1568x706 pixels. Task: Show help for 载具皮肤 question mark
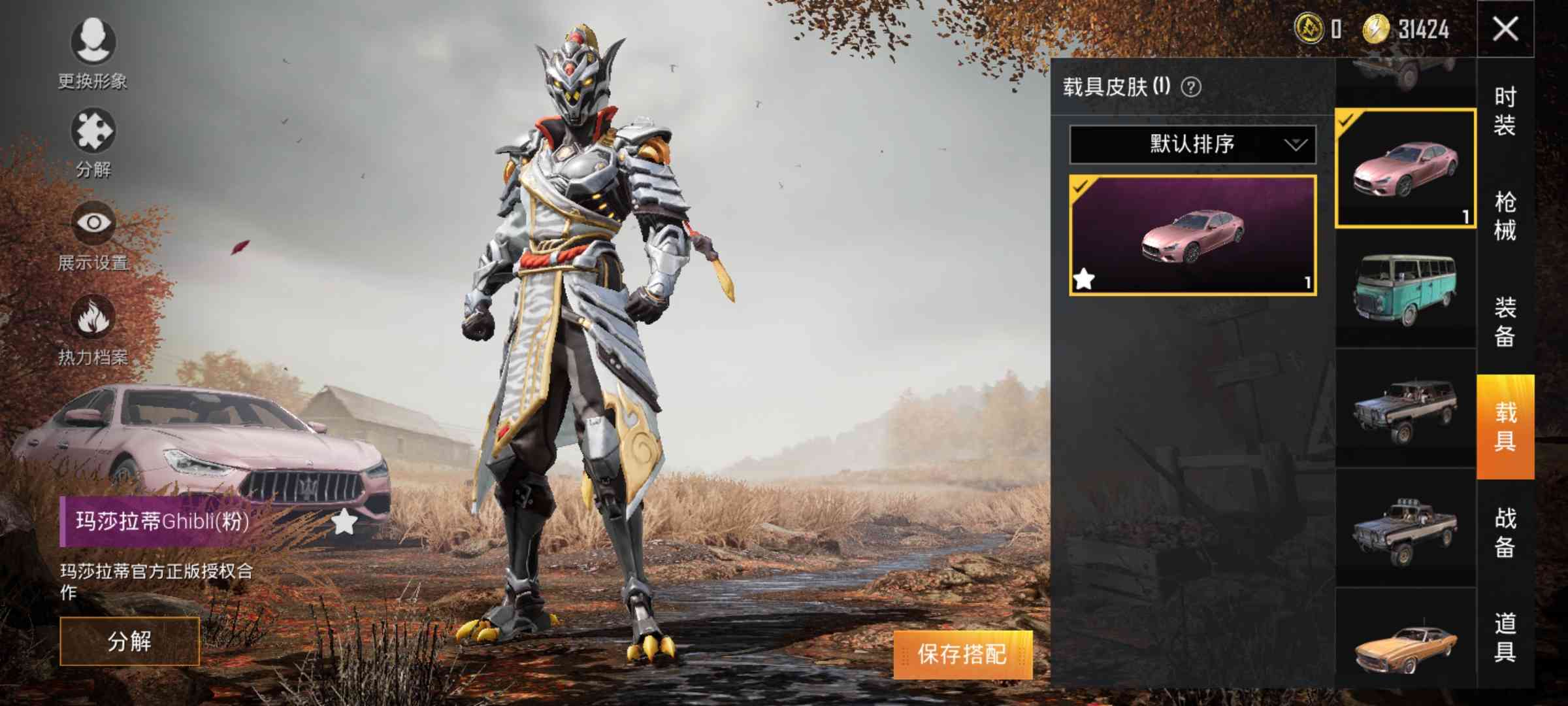click(x=1191, y=87)
